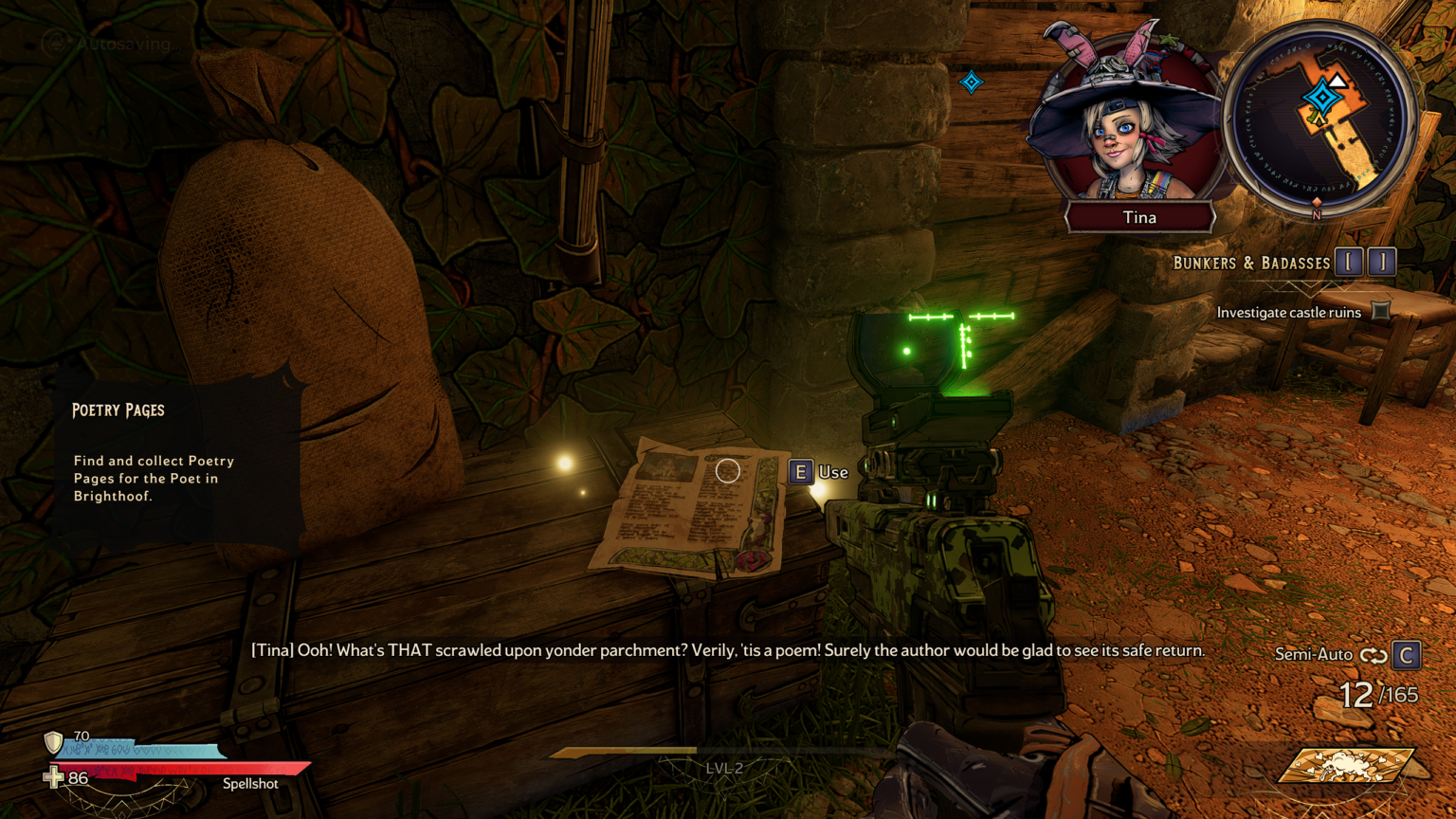1456x819 pixels.
Task: View the Poetry Pages notification panel
Action: point(178,461)
